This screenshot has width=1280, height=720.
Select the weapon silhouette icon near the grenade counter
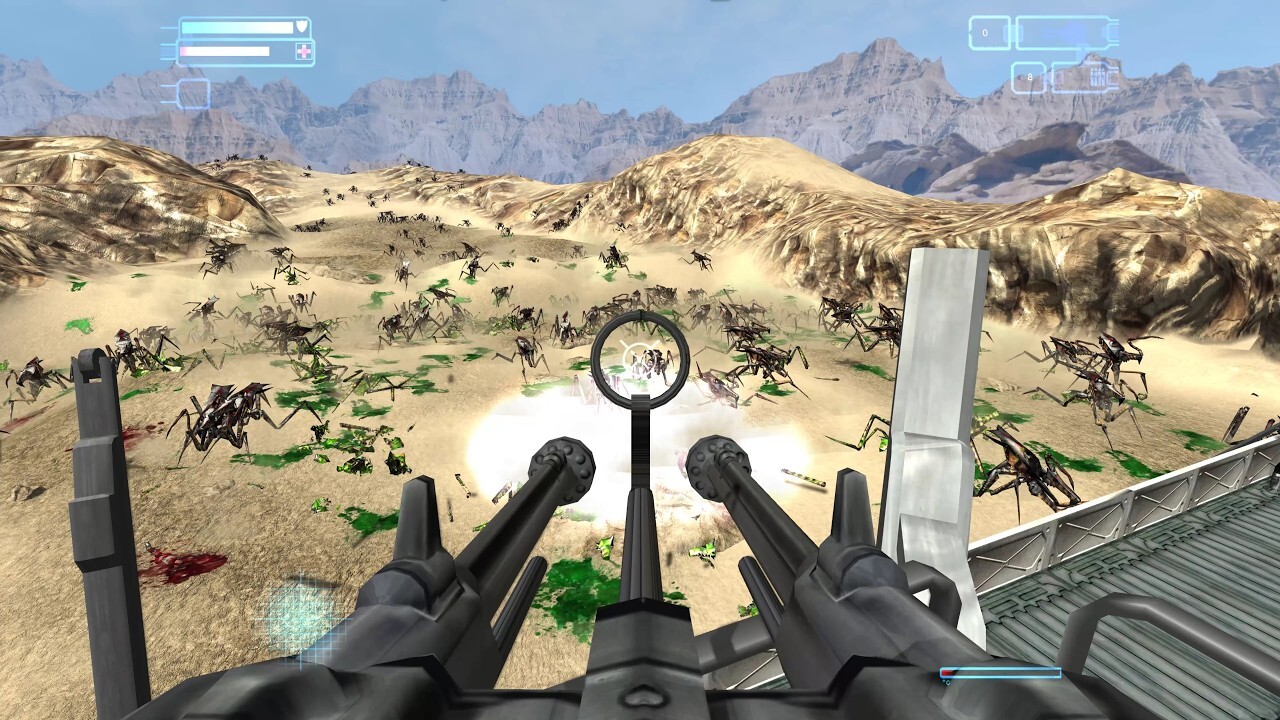point(1099,77)
